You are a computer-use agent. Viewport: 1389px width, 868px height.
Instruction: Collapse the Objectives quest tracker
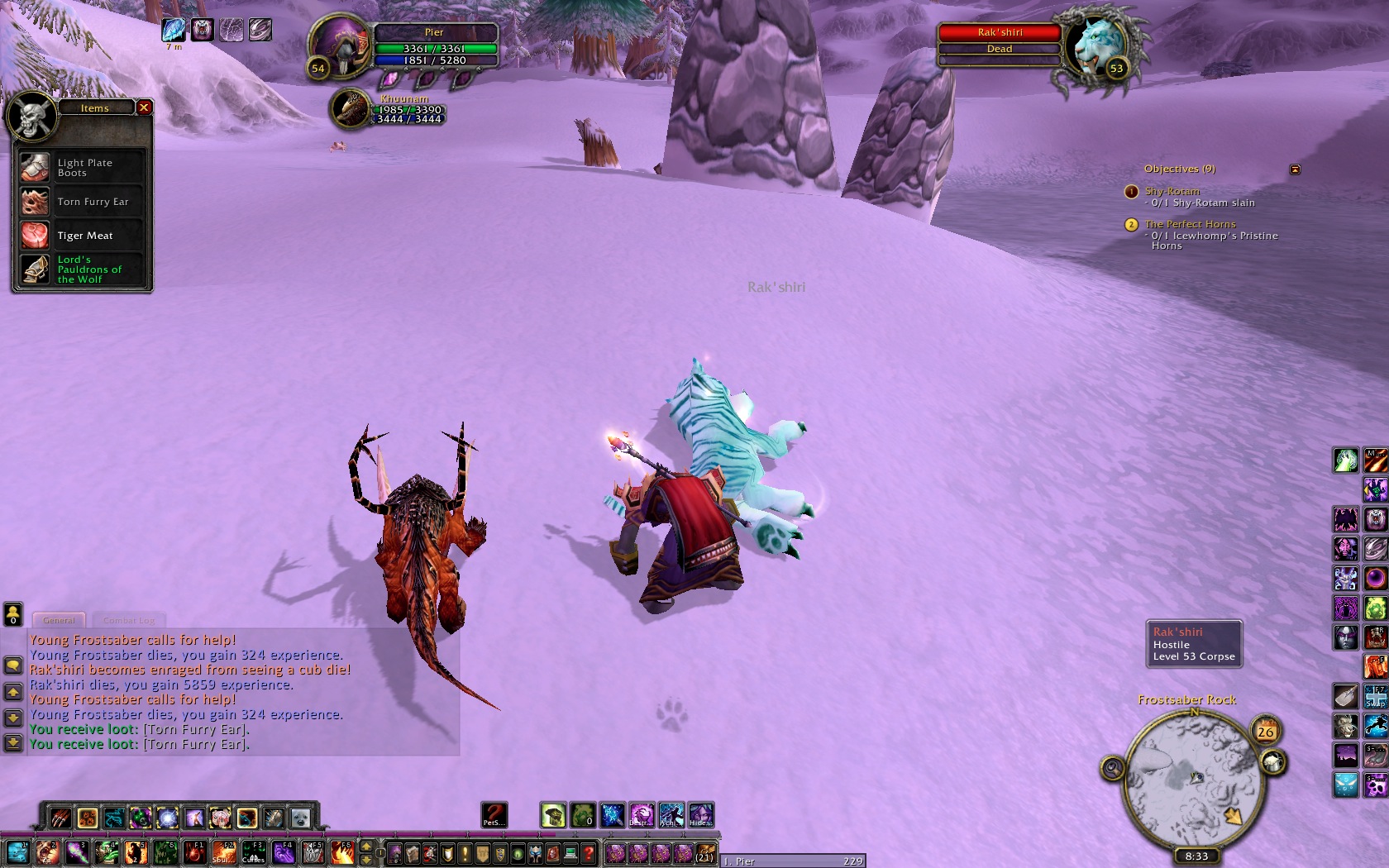1295,169
